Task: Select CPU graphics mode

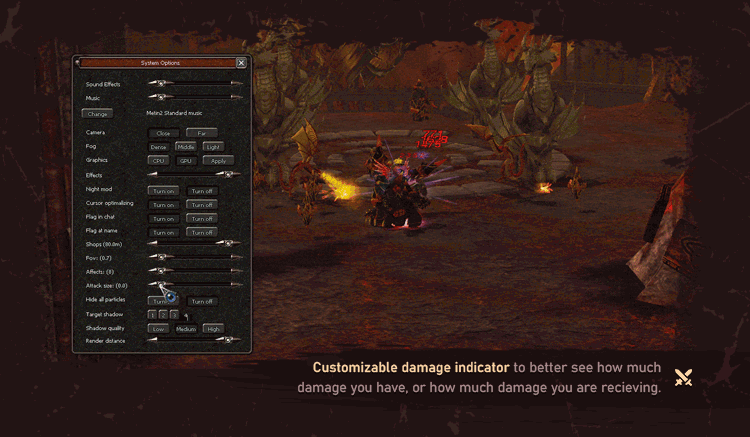Action: pos(158,160)
